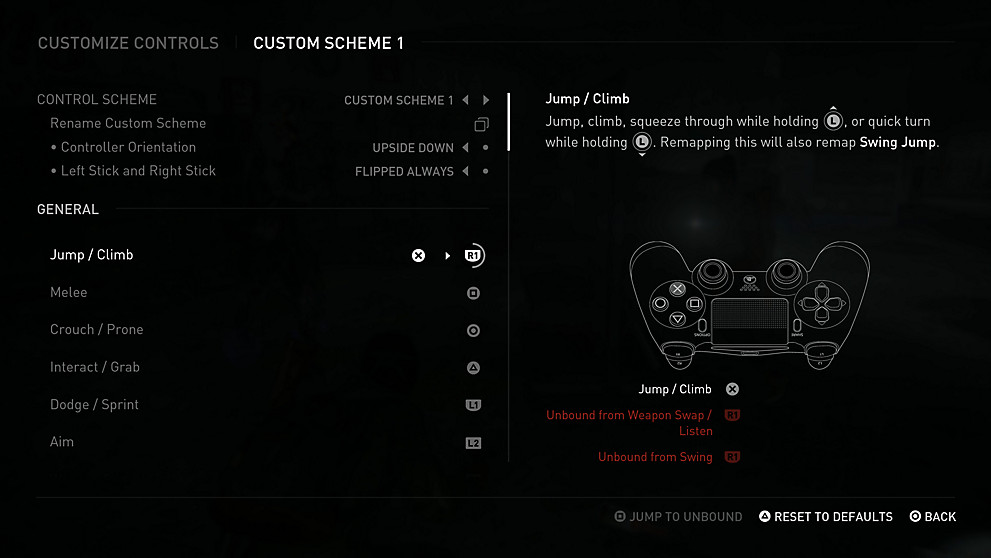
Task: Choose the Aim control binding
Action: pos(62,442)
